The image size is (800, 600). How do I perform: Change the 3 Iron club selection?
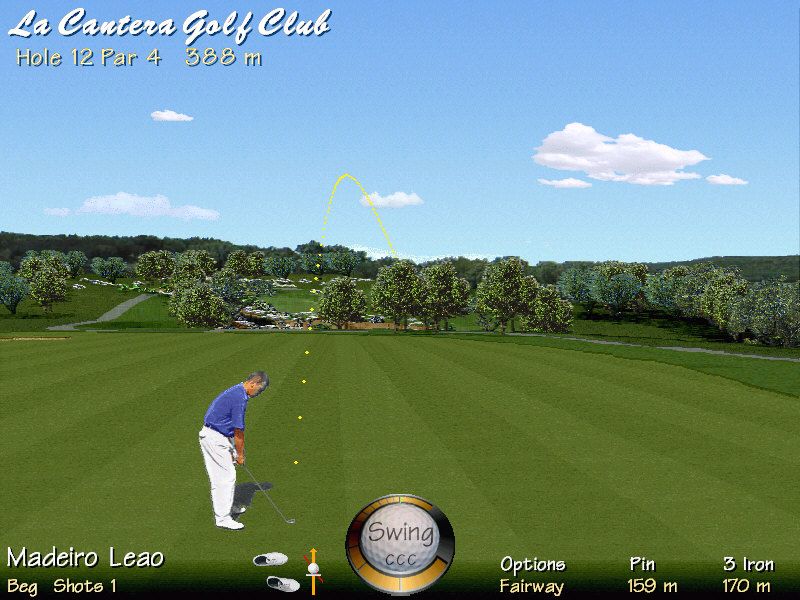tap(748, 564)
